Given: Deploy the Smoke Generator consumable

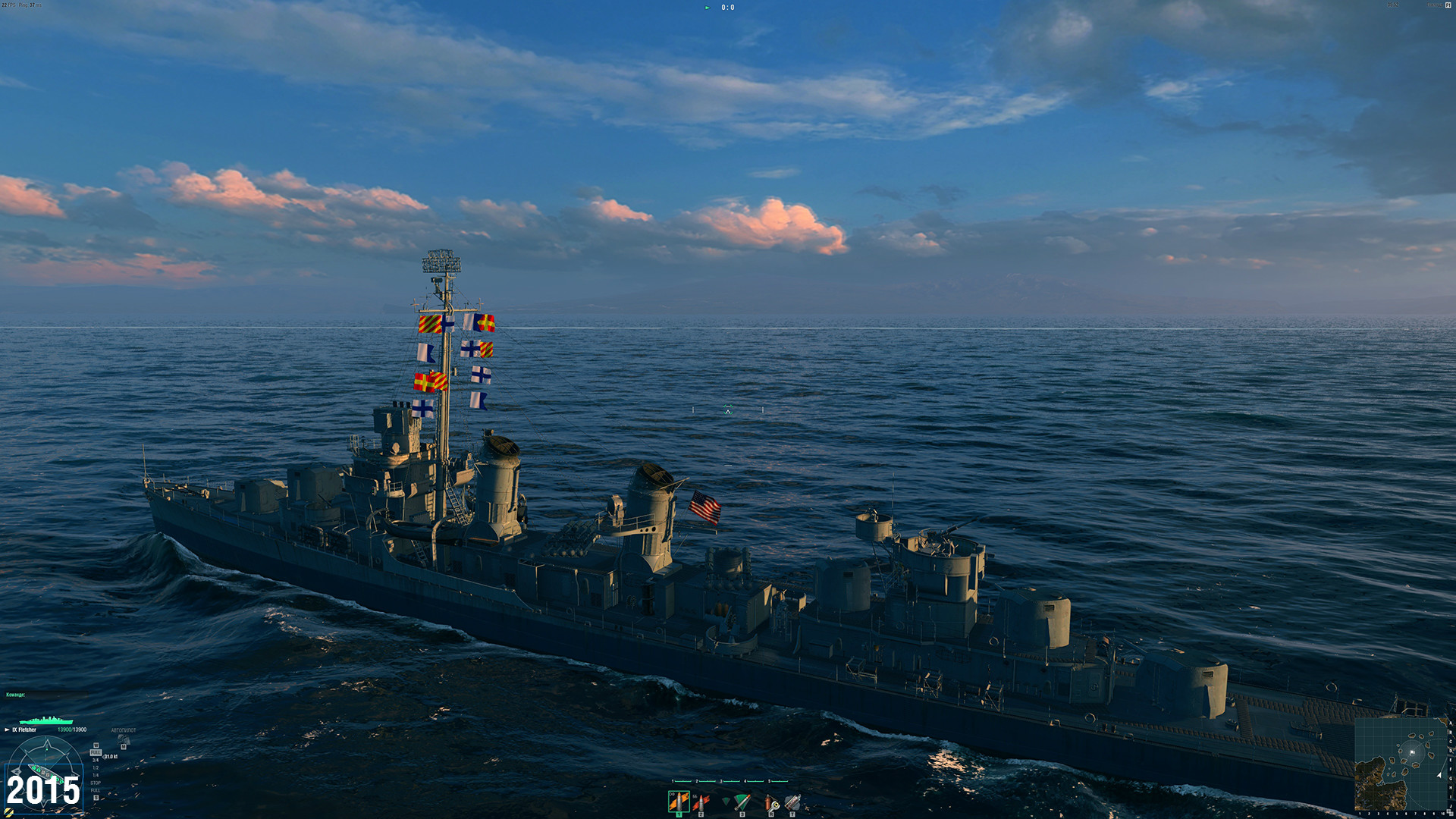Looking at the screenshot, I should (x=792, y=802).
